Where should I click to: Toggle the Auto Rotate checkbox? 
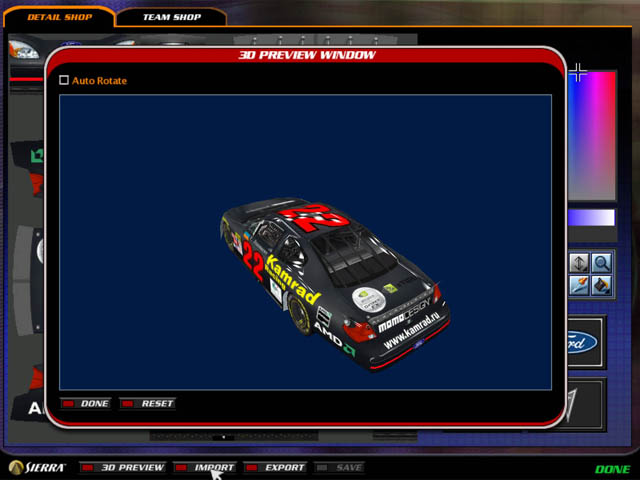65,80
